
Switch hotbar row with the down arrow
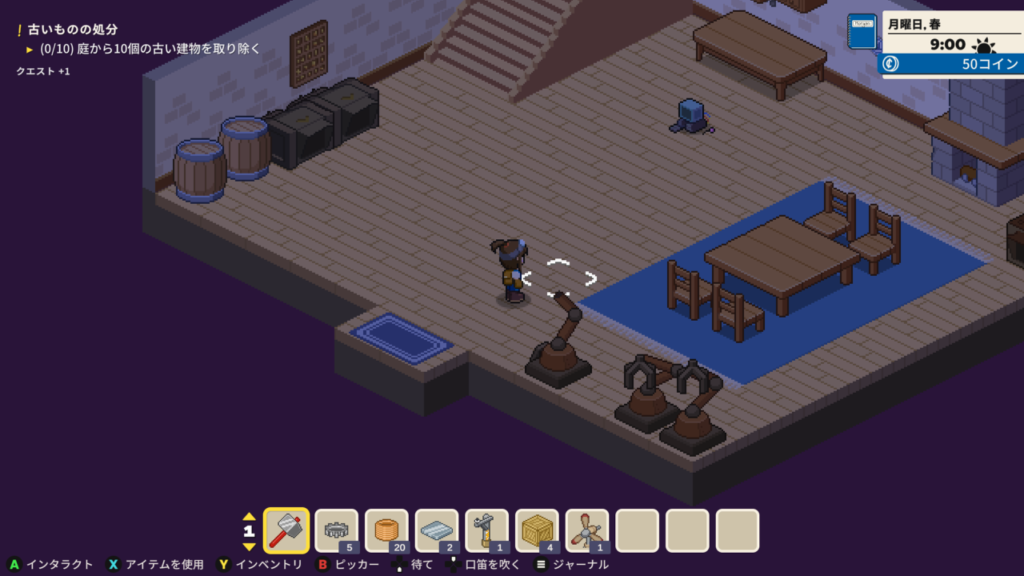click(249, 546)
